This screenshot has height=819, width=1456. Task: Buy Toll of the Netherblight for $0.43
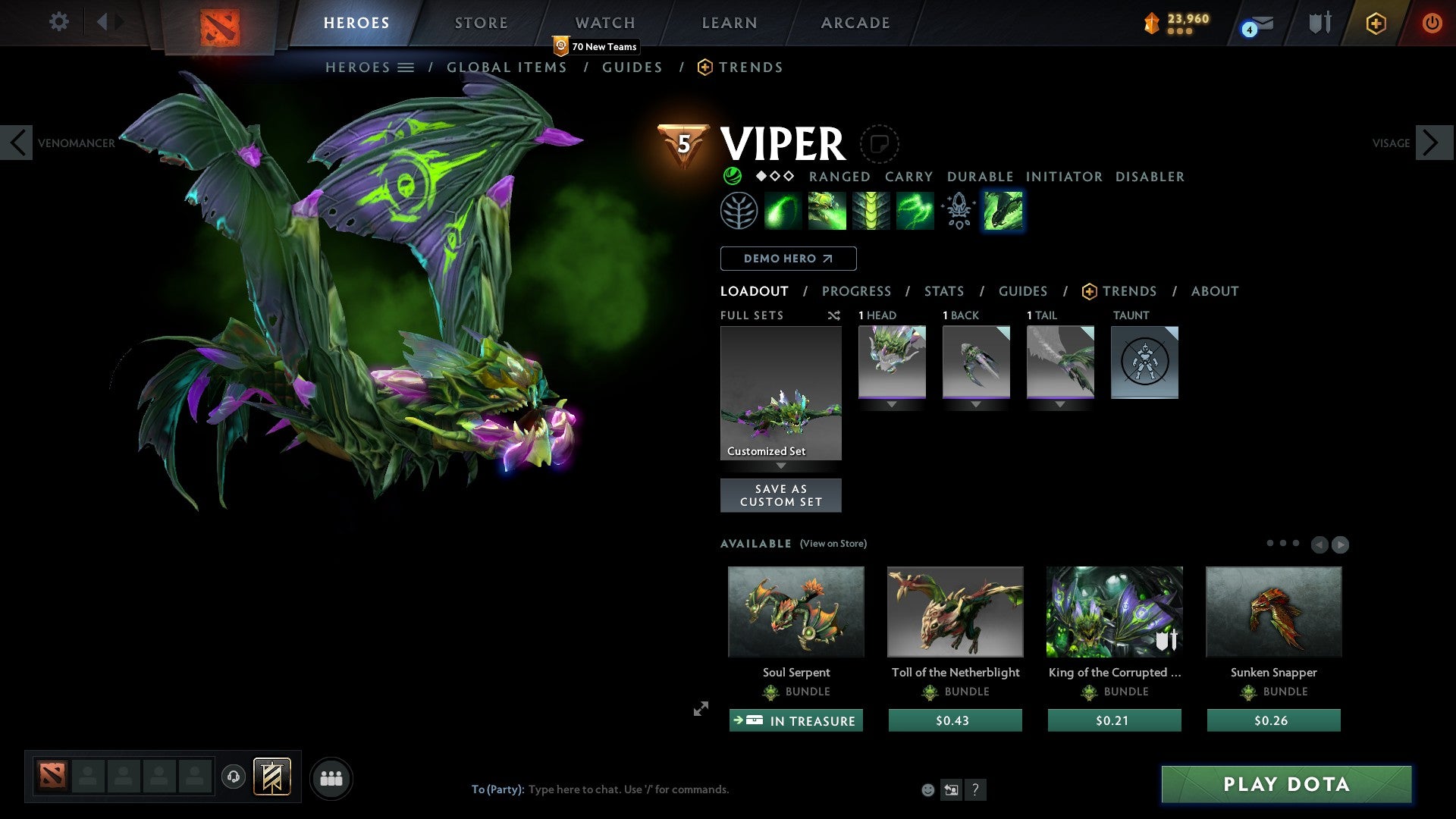(955, 720)
